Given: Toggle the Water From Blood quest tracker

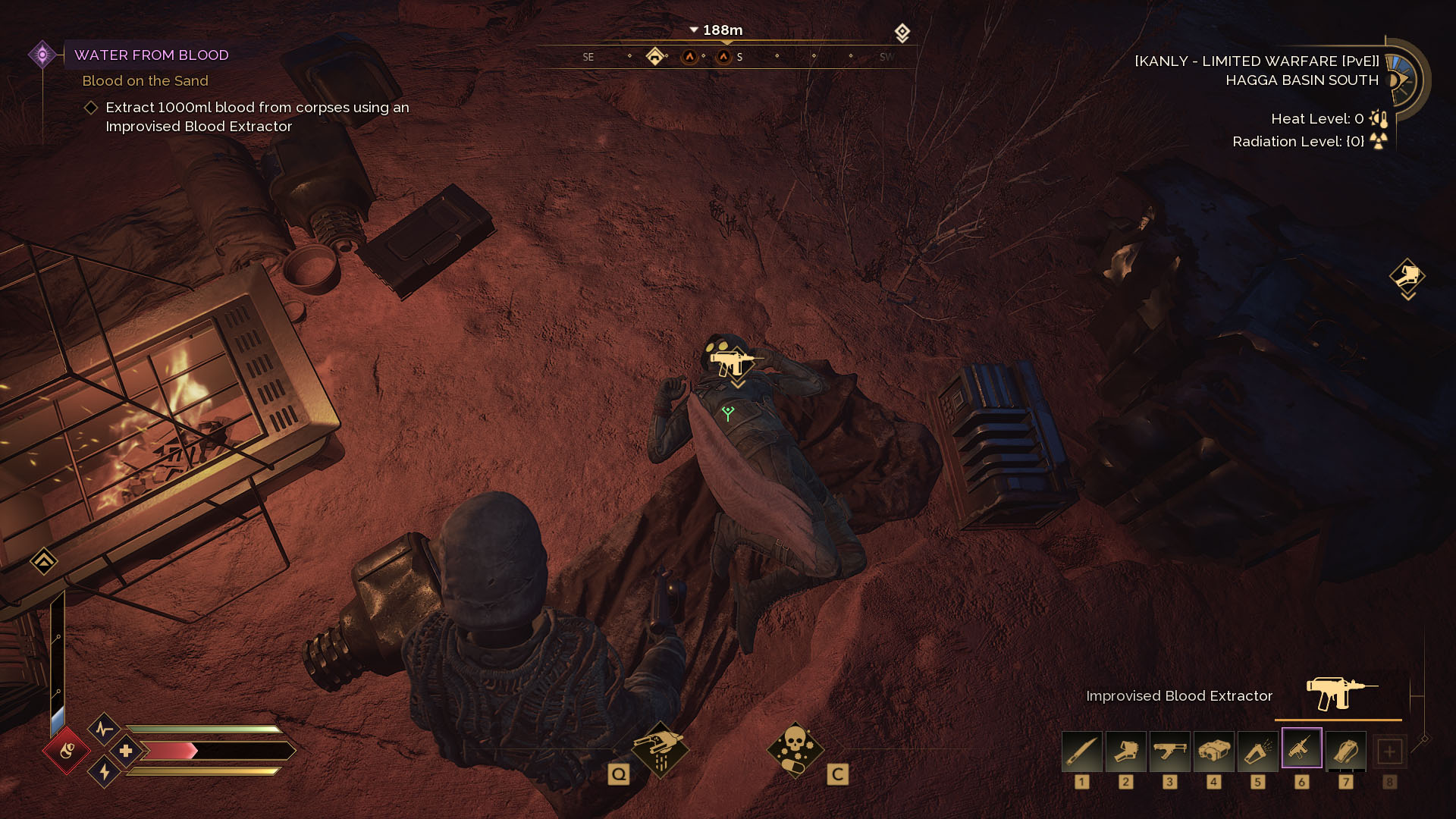Looking at the screenshot, I should 43,53.
